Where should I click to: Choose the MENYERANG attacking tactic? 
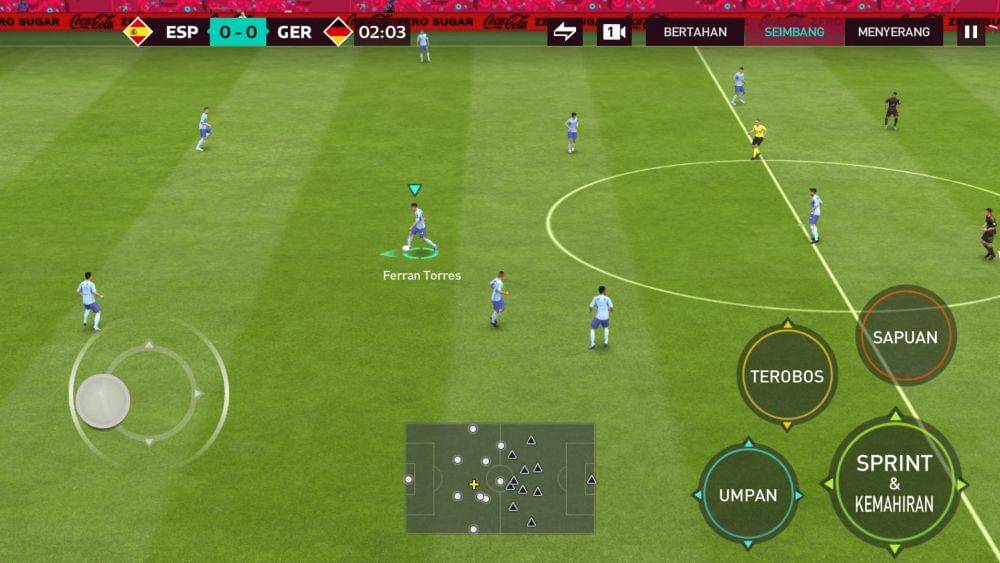[x=894, y=32]
